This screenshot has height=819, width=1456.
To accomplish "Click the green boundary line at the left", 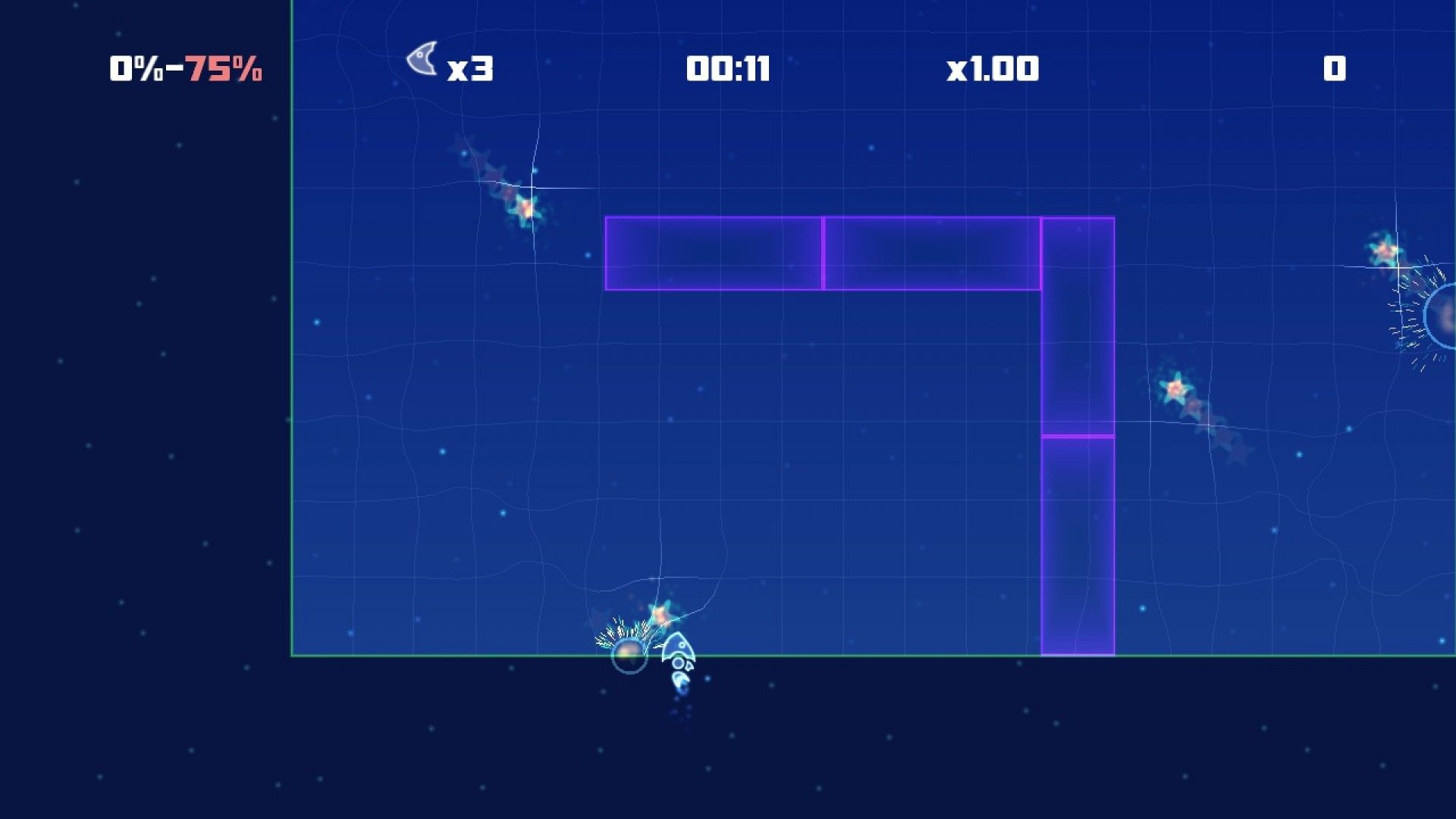I will (x=292, y=379).
